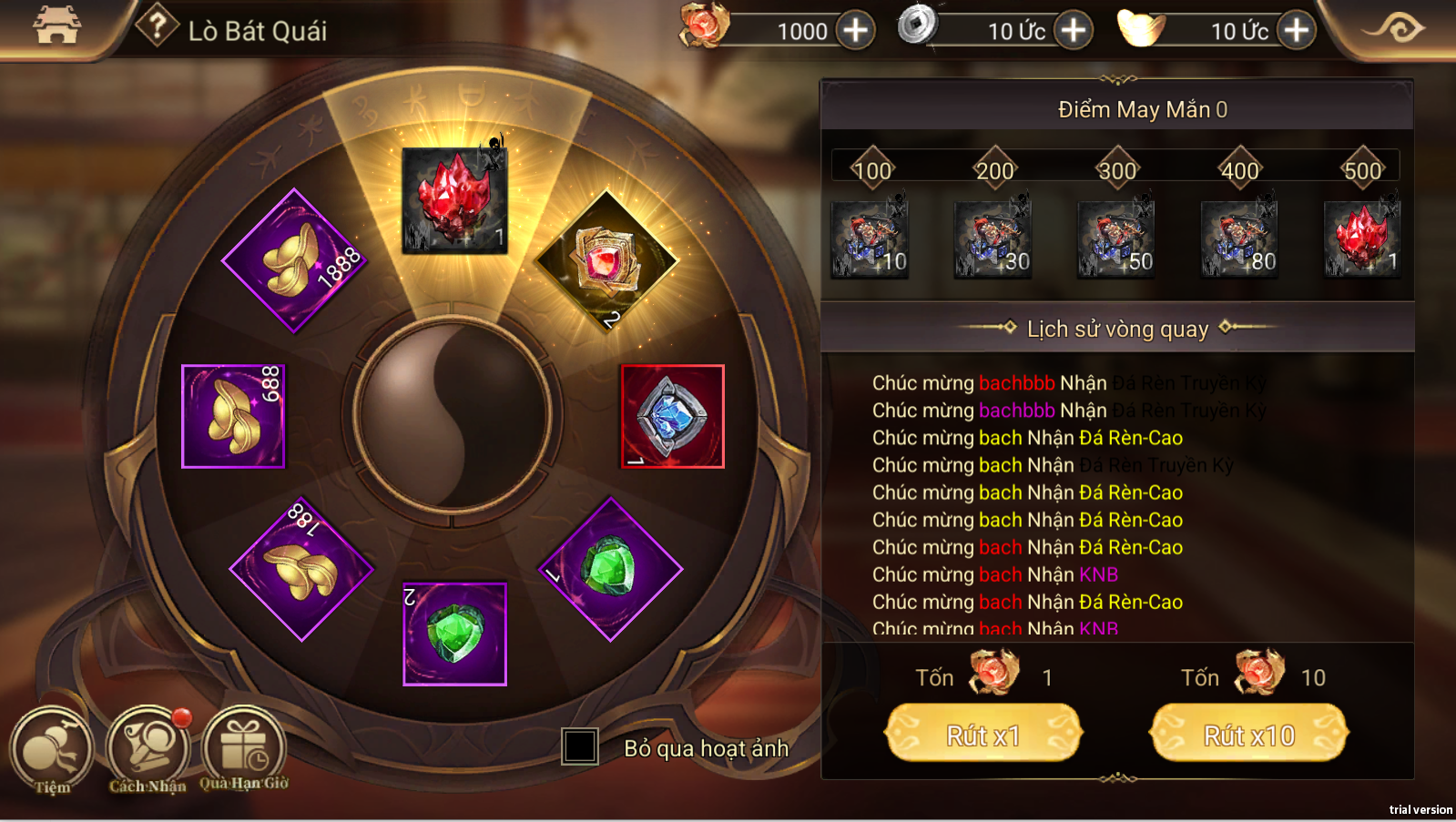
Task: View the 500 lucky points red crystal reward
Action: coord(1362,238)
